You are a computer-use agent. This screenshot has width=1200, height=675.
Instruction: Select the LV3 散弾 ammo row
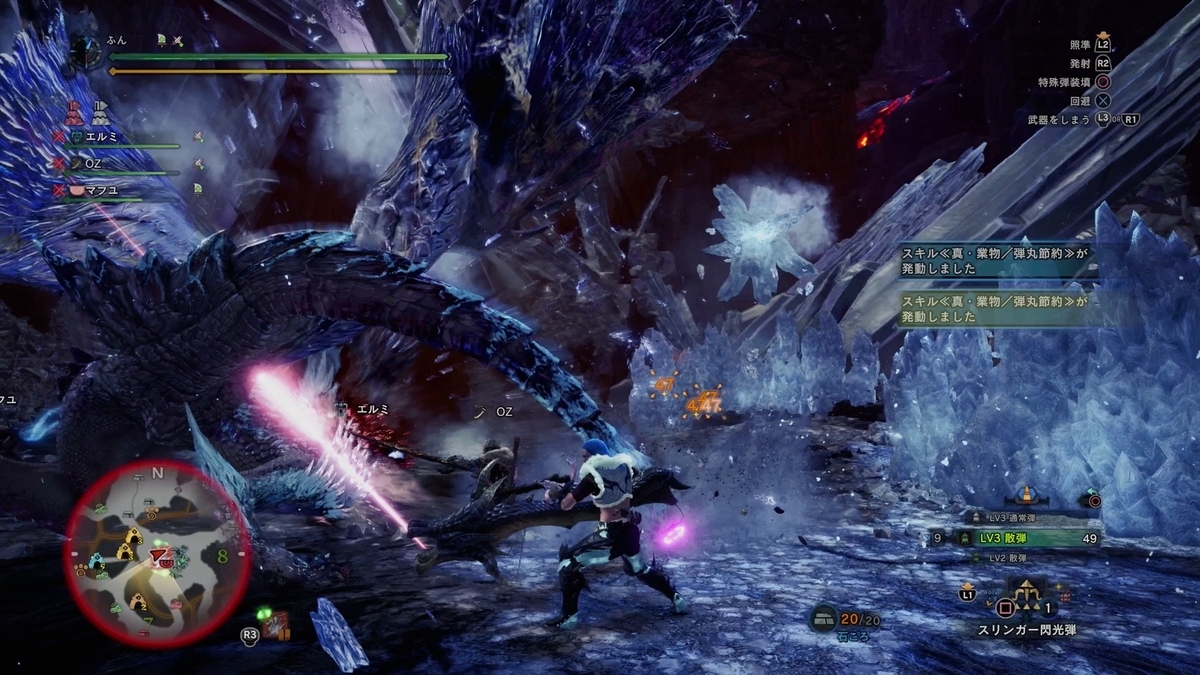(1018, 538)
